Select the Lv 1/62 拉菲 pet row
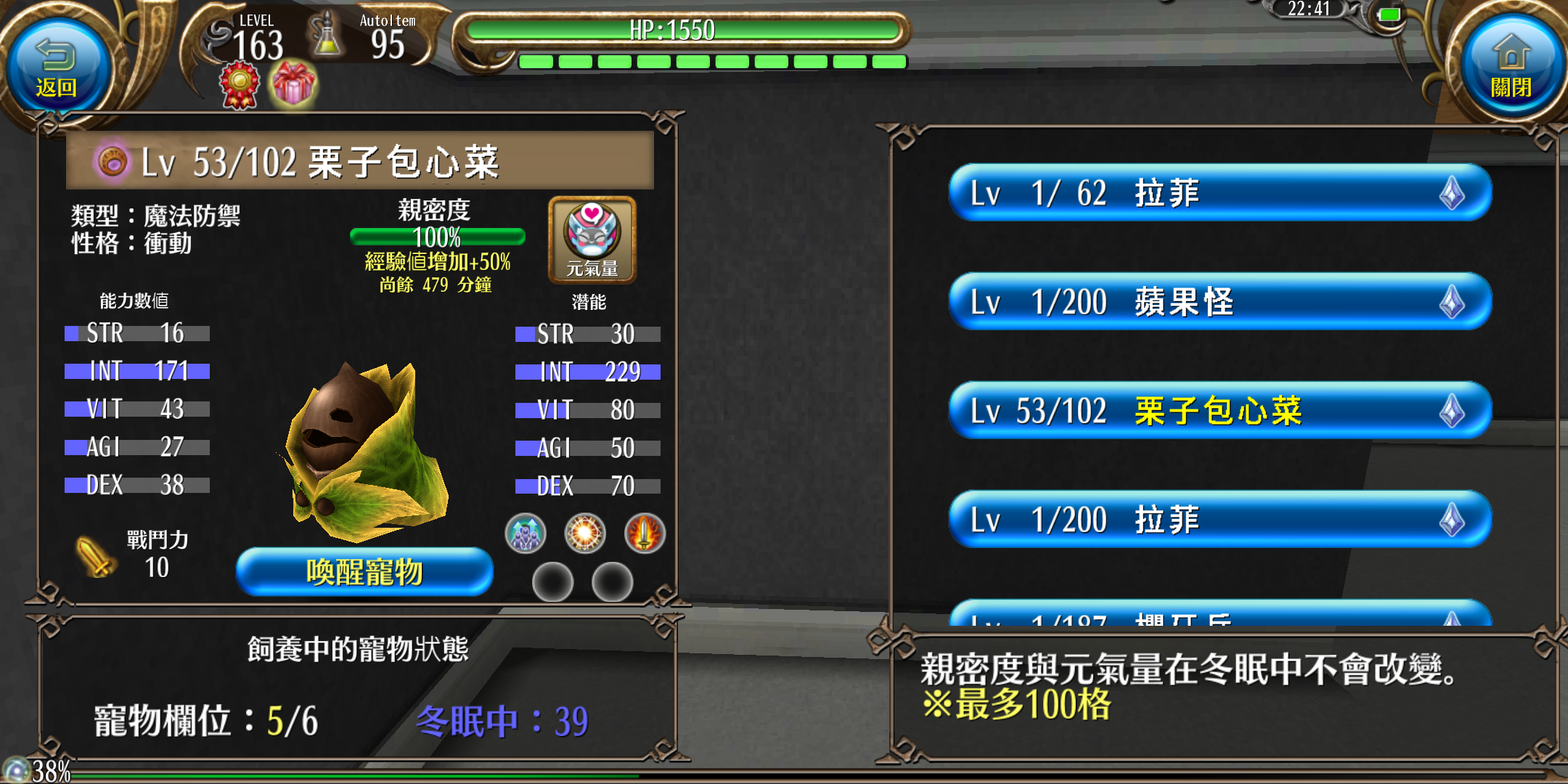Viewport: 1568px width, 784px height. pos(1220,193)
